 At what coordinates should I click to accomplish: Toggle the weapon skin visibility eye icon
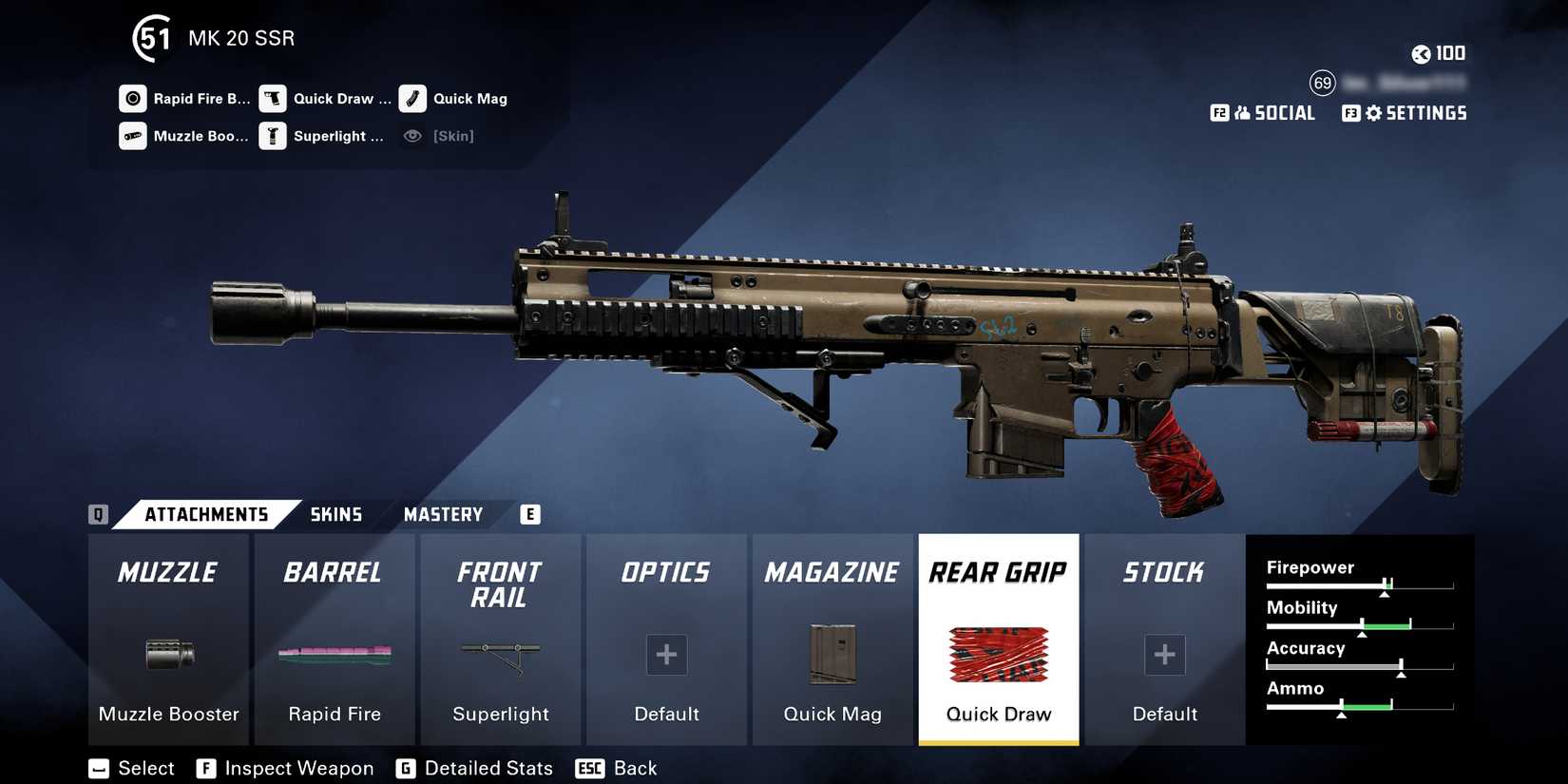coord(411,136)
